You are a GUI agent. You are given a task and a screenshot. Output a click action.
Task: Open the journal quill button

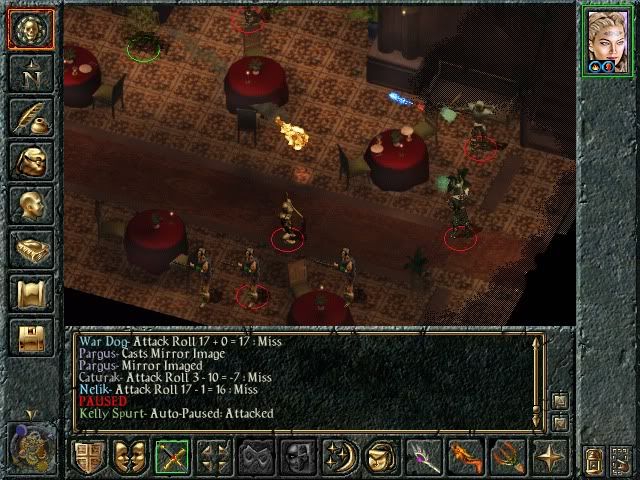tap(30, 116)
